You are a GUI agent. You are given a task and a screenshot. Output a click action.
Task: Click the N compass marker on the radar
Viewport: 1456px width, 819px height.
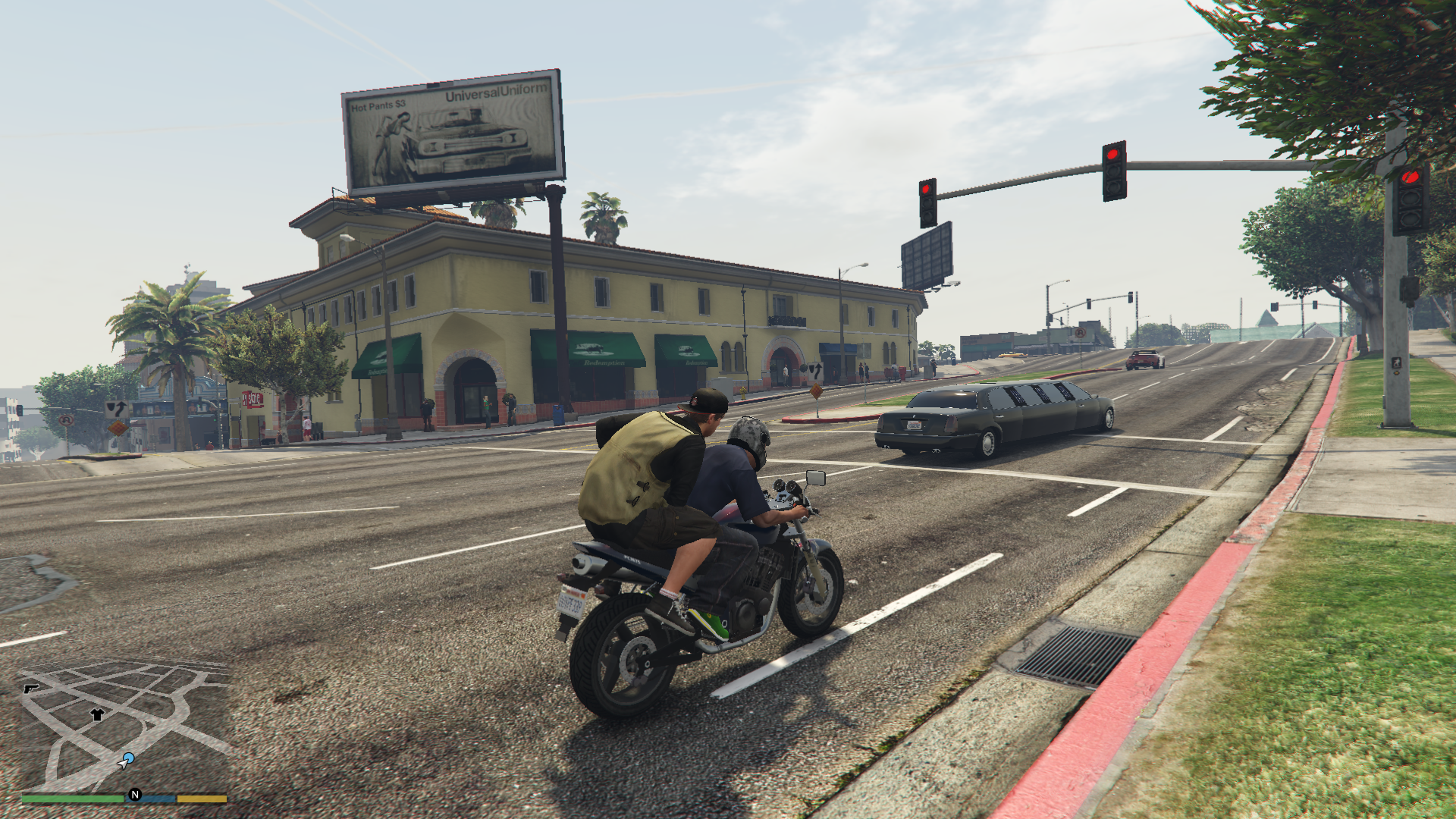135,795
